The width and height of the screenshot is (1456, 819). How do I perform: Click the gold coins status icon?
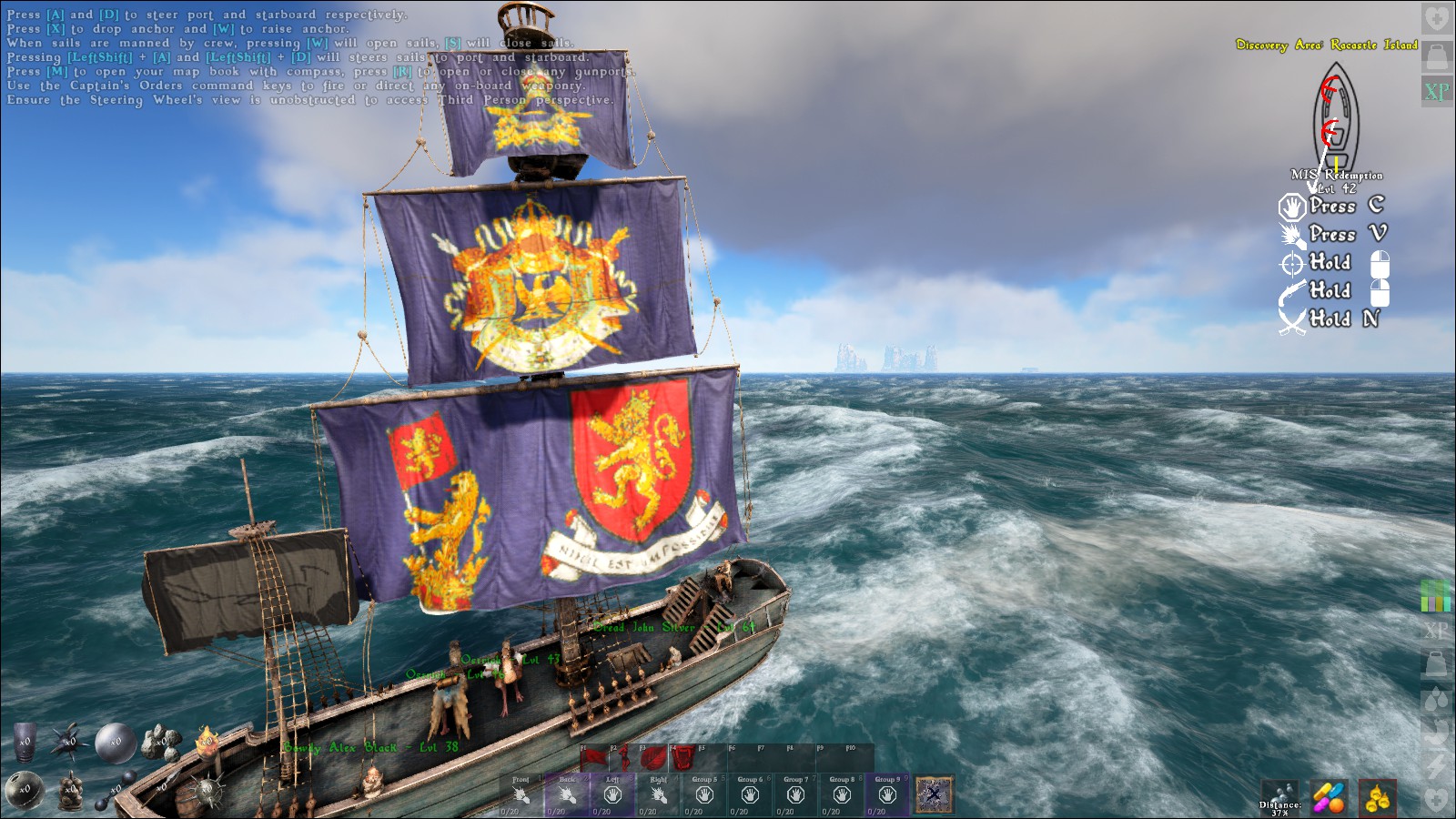pos(1377,797)
